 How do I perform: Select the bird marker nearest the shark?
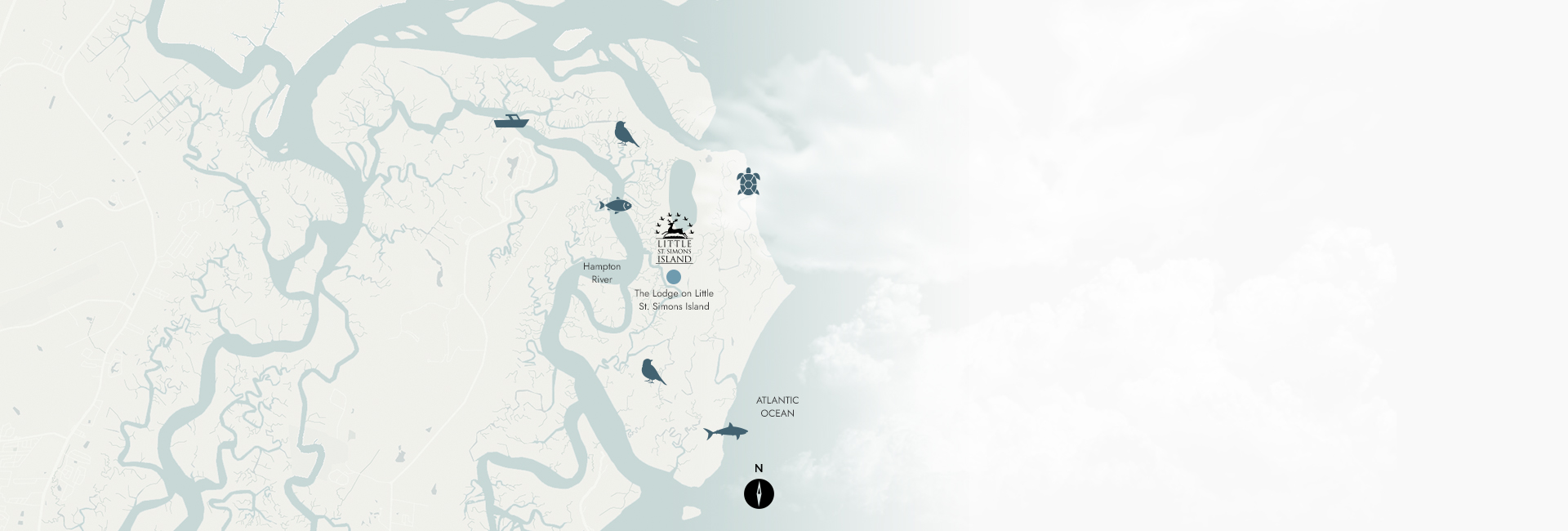tap(653, 372)
